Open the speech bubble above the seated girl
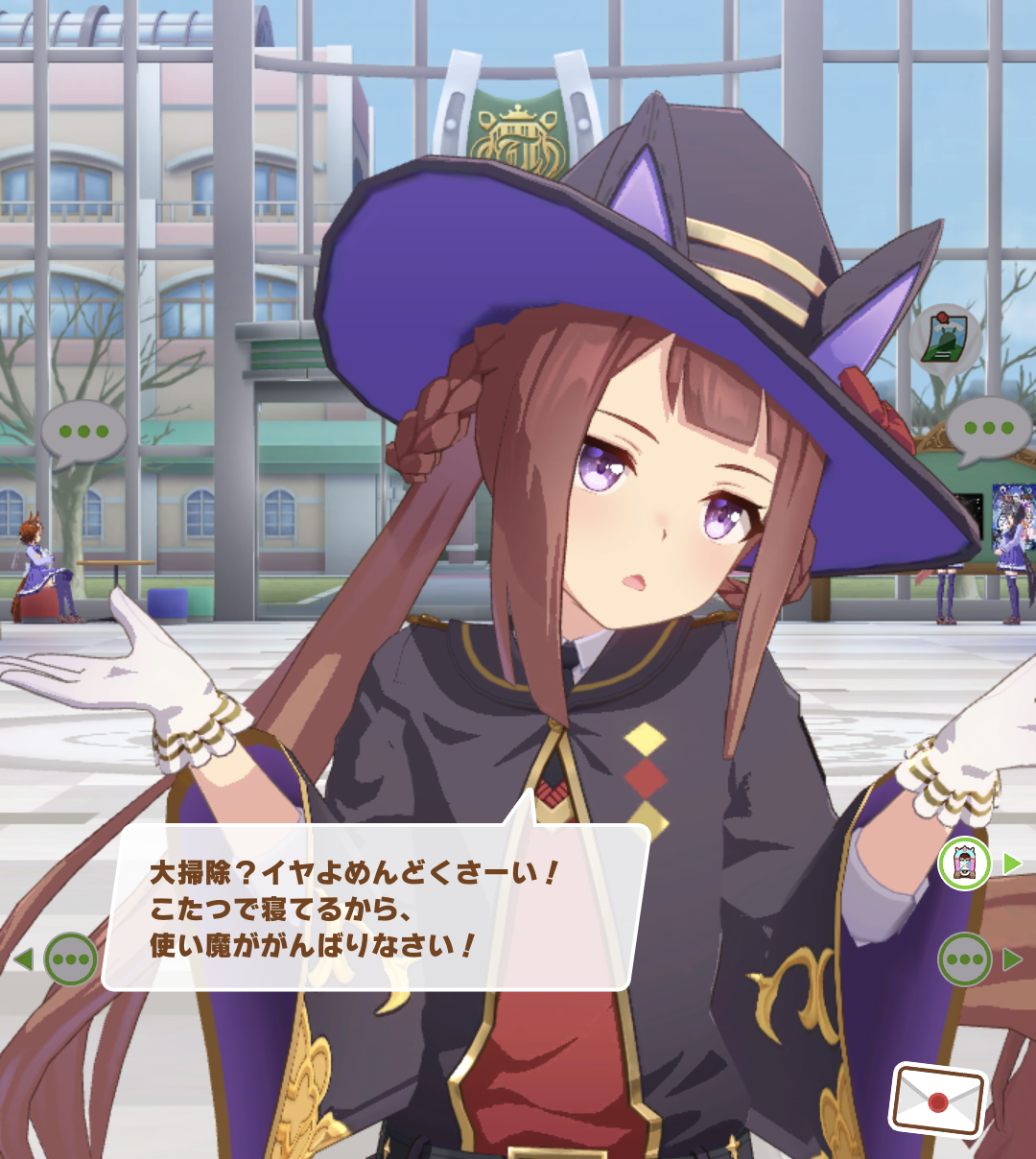Image resolution: width=1036 pixels, height=1159 pixels. pyautogui.click(x=83, y=433)
